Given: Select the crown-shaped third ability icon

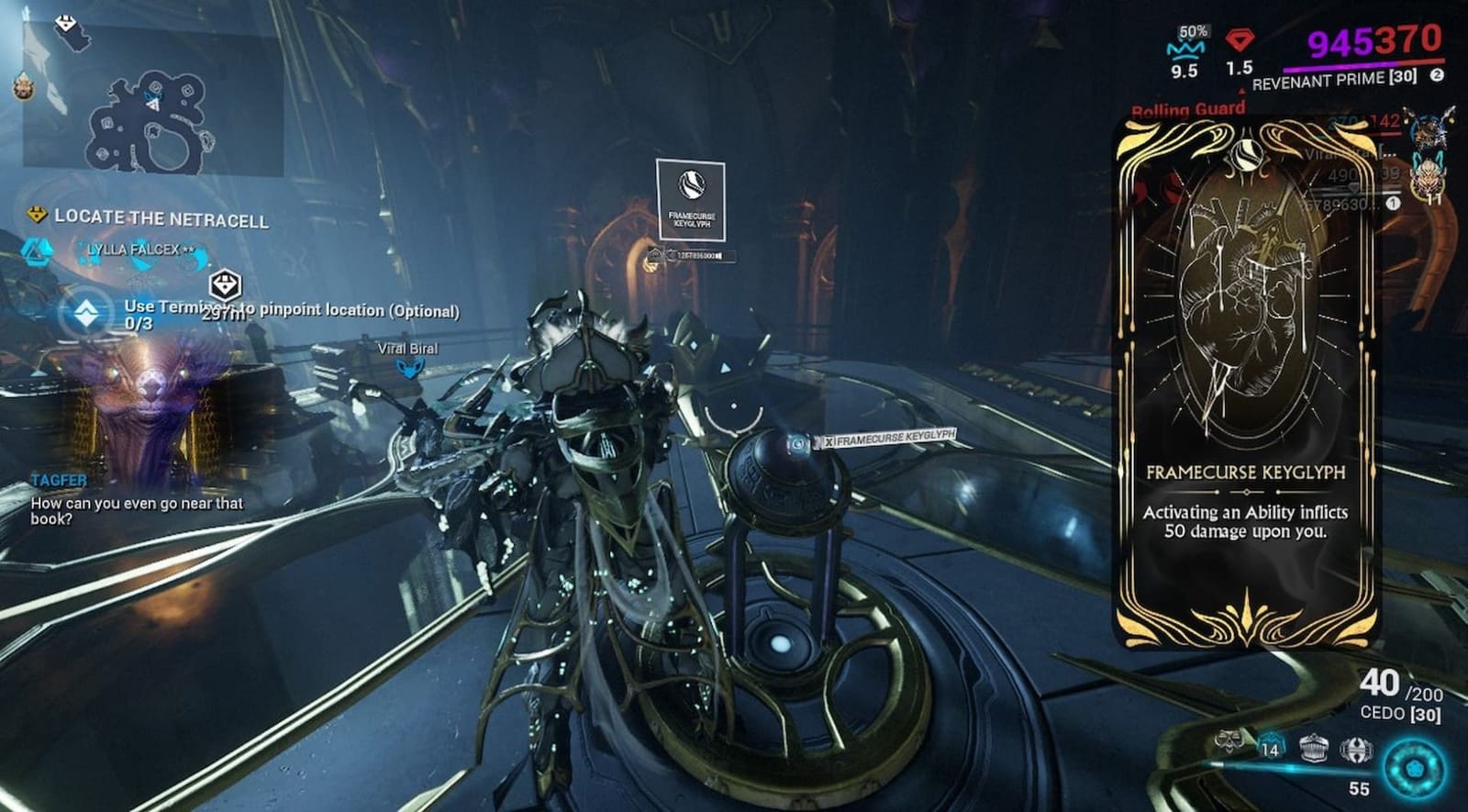Looking at the screenshot, I should tap(1314, 747).
